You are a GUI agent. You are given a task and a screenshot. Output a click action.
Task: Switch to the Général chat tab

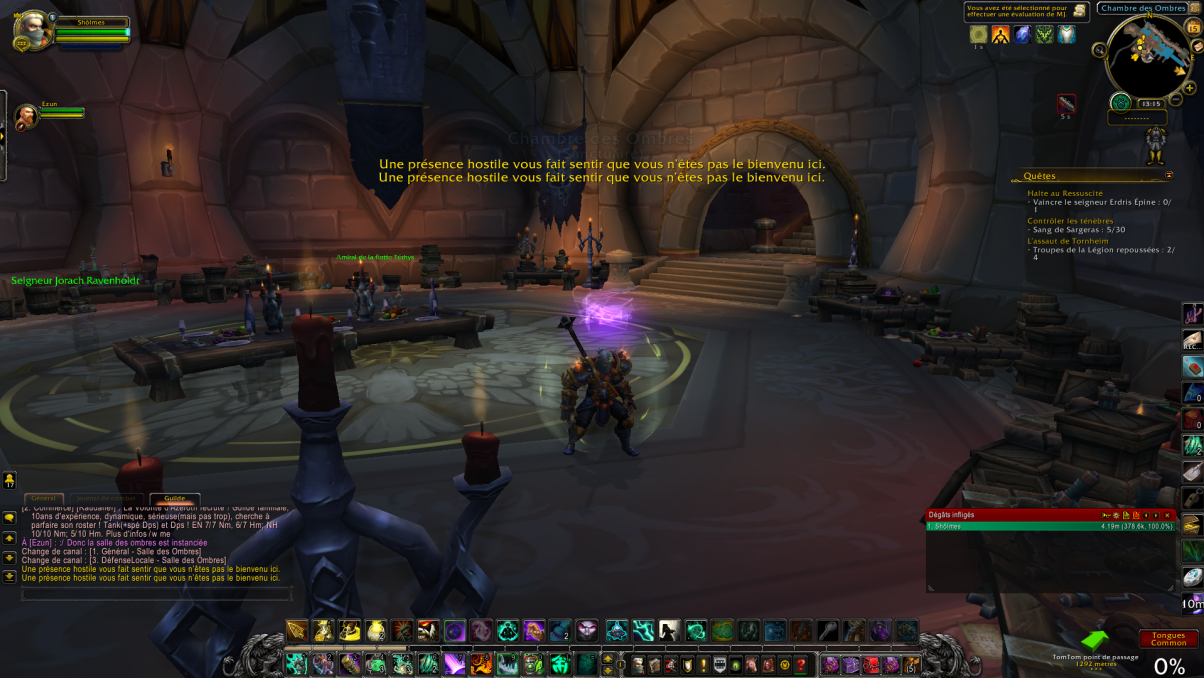(x=43, y=498)
